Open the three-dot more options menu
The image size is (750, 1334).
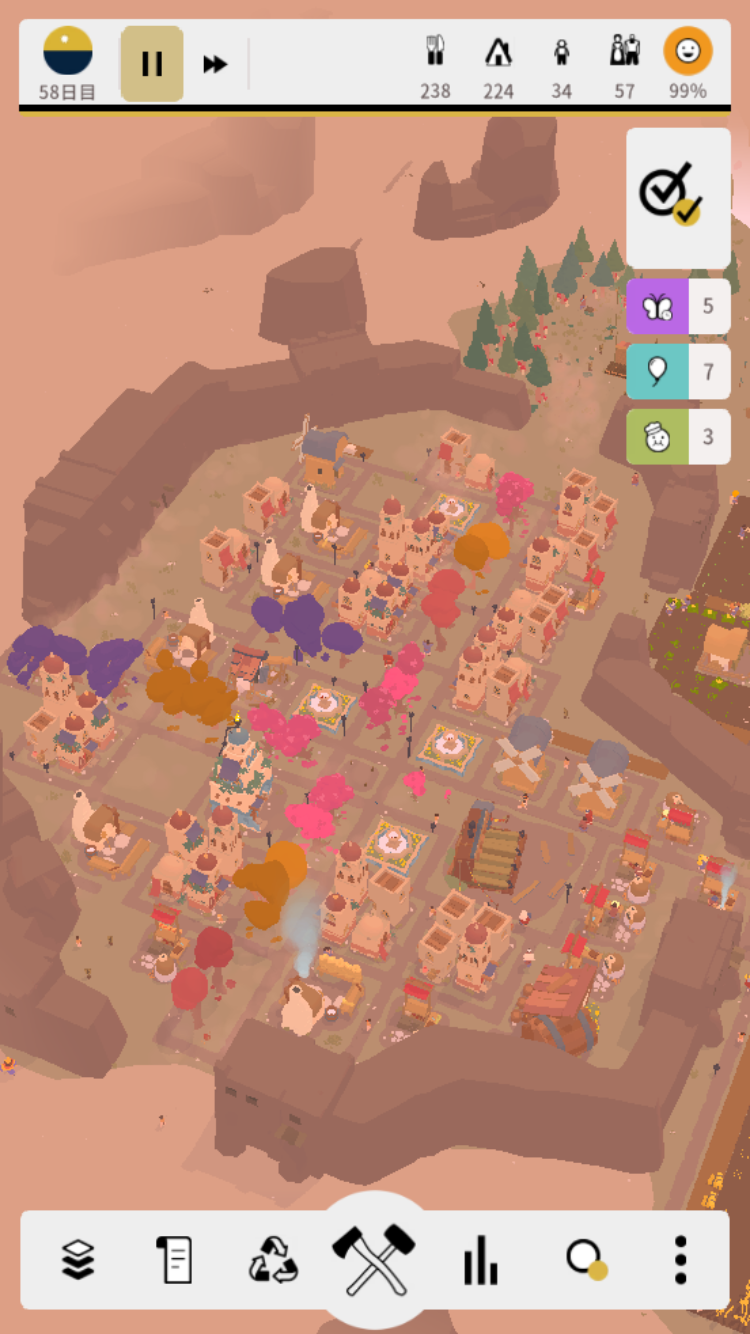pos(680,1260)
